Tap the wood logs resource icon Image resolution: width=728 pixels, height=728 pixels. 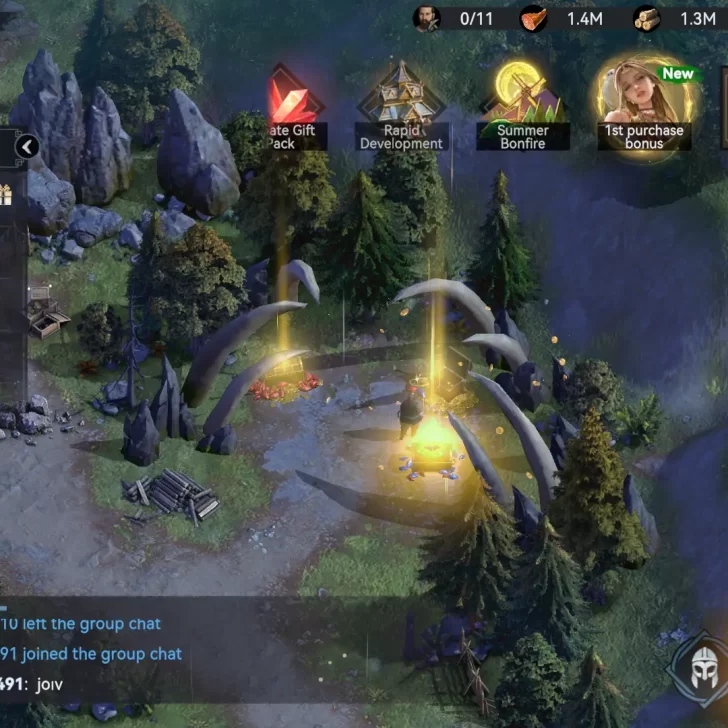point(646,18)
